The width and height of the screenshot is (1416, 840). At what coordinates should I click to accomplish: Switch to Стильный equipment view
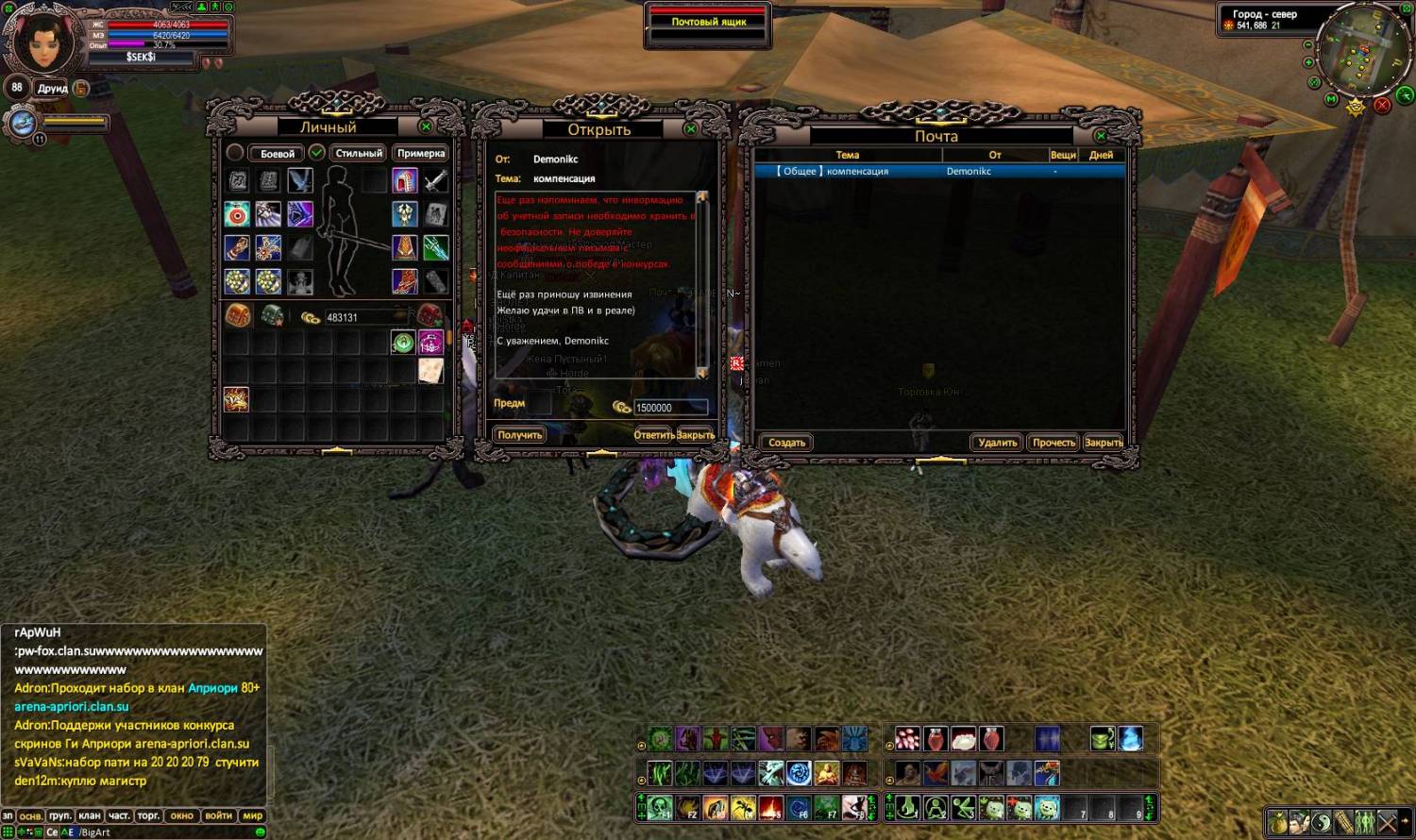(359, 154)
